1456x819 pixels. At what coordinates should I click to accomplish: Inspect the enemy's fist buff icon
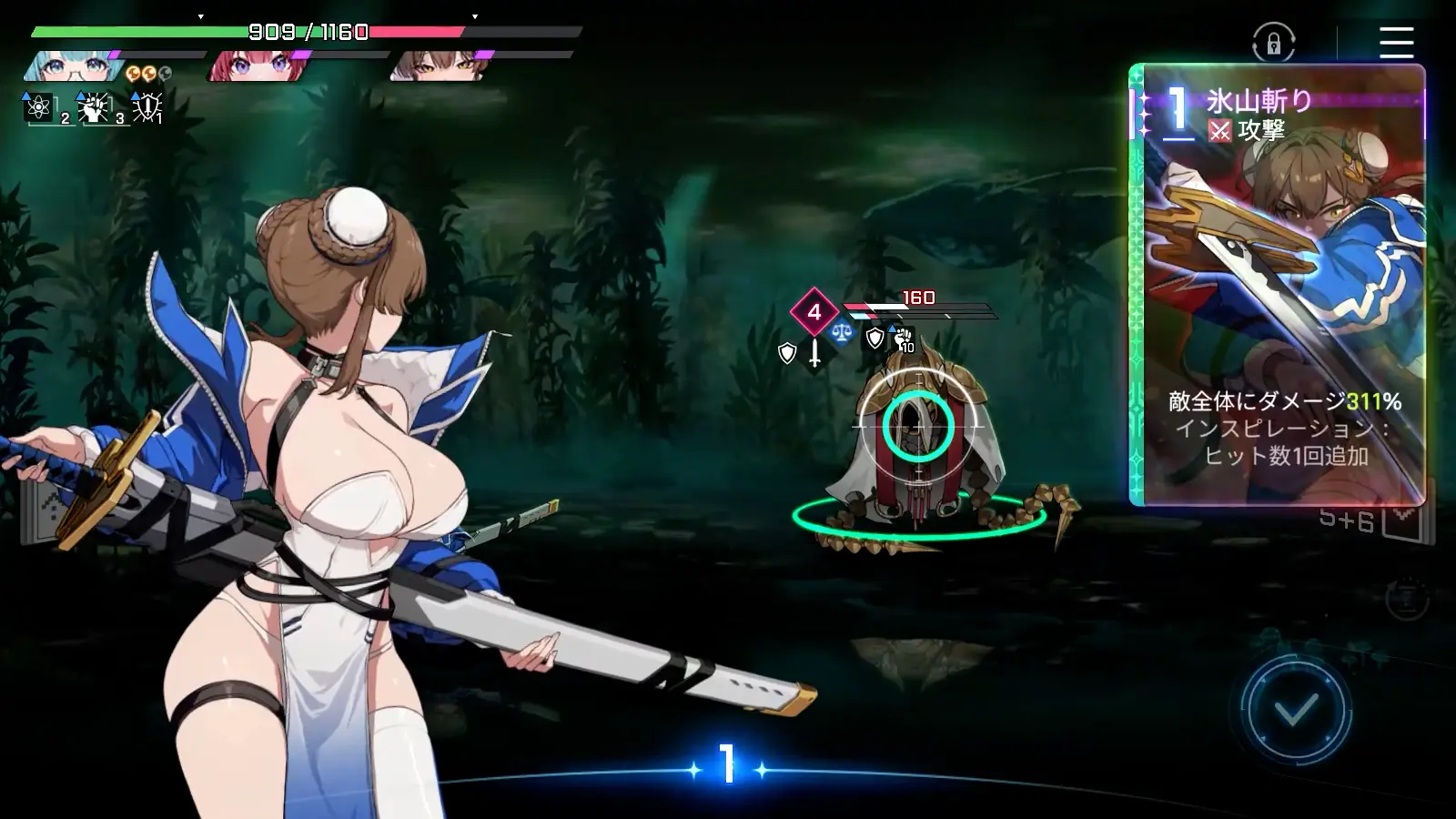pyautogui.click(x=903, y=339)
